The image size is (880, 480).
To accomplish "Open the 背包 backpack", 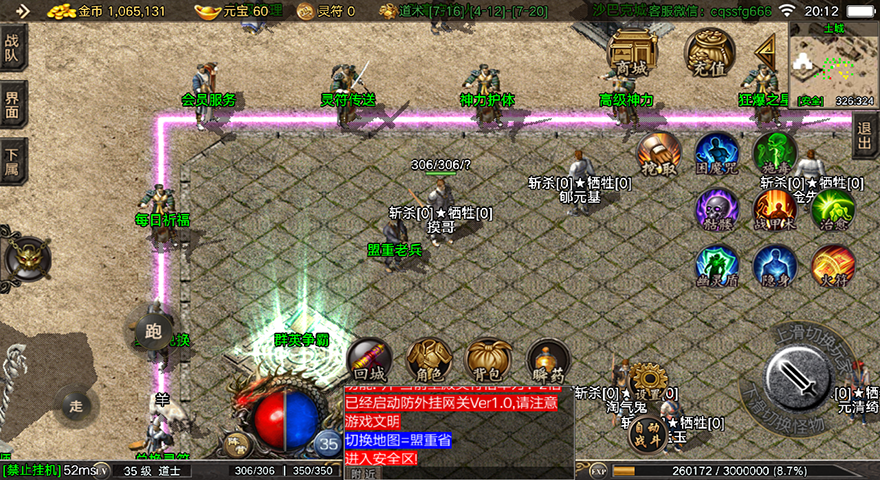I will click(x=488, y=360).
